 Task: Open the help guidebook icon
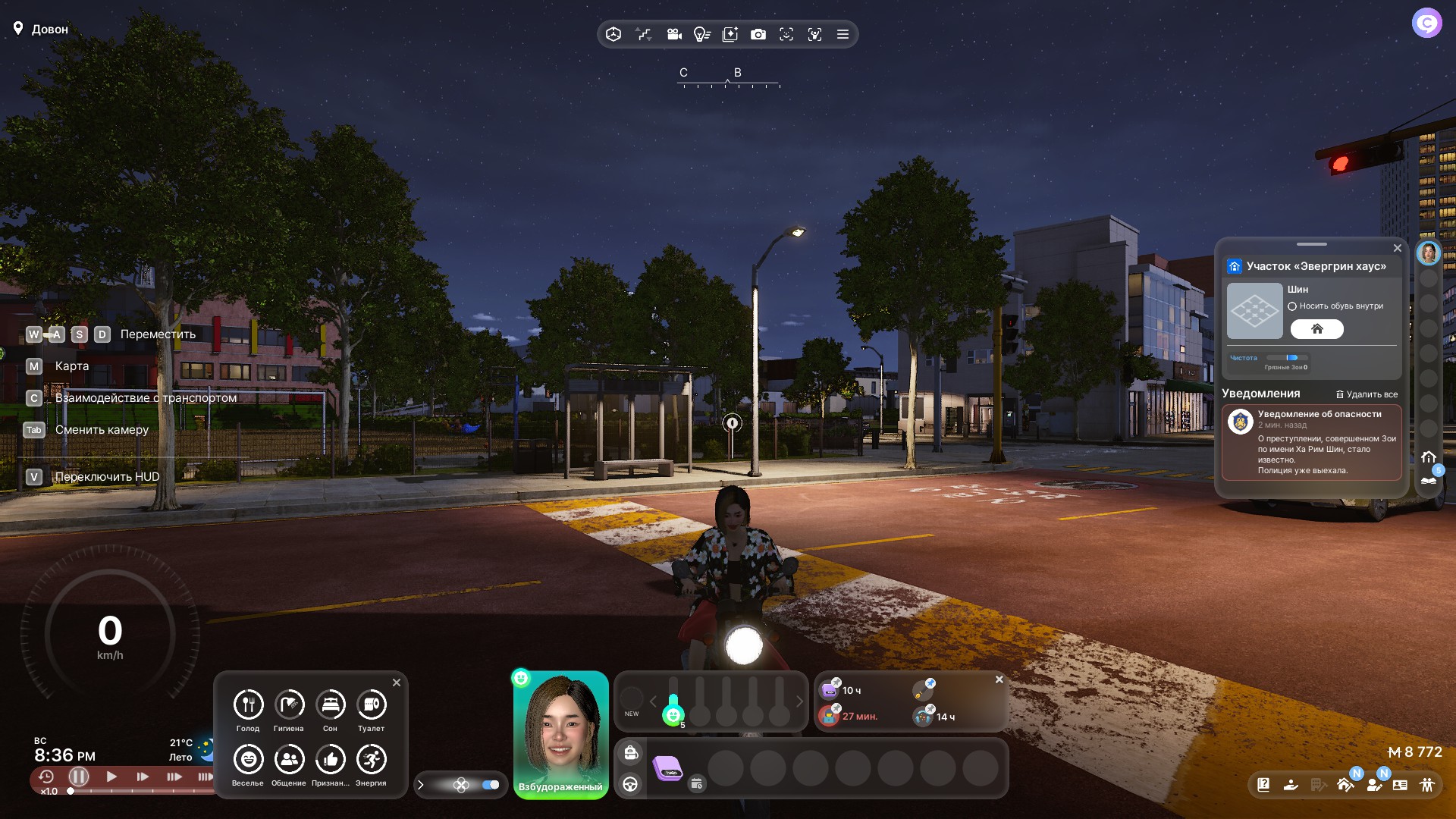pyautogui.click(x=1263, y=785)
